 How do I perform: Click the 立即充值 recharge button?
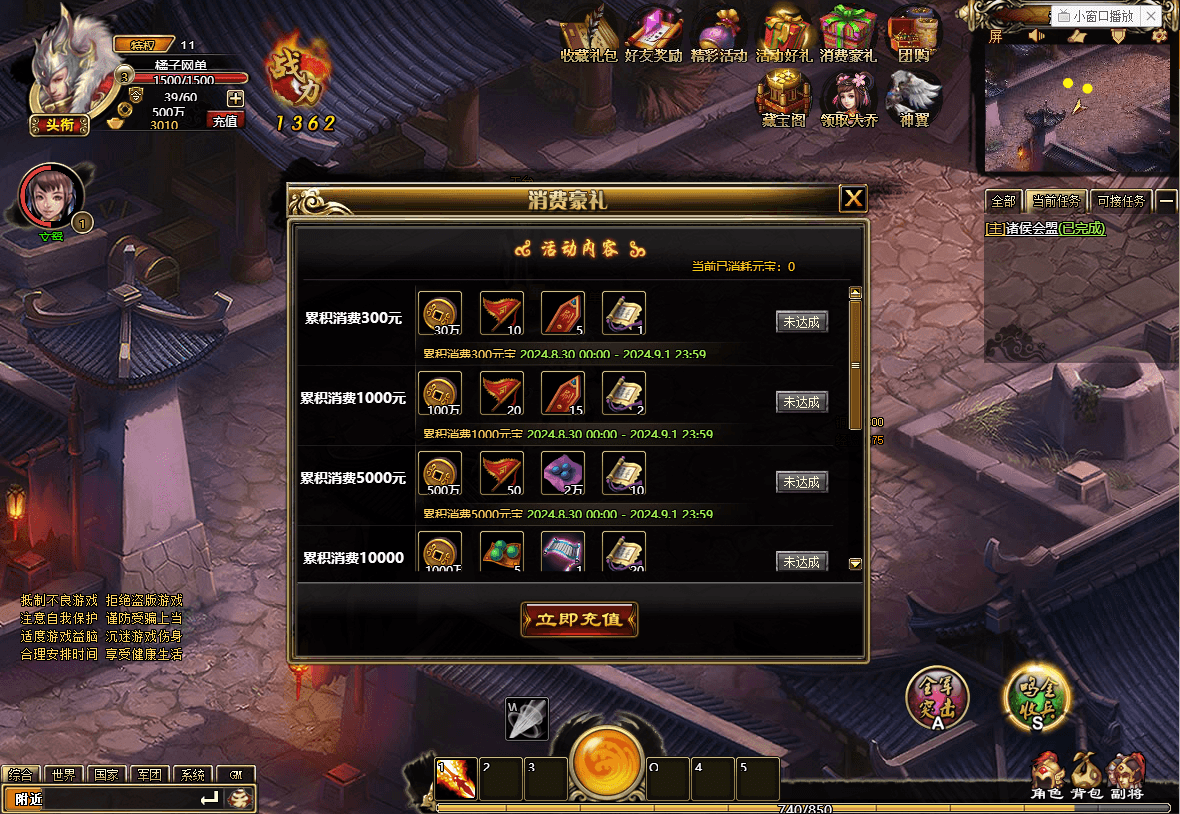pyautogui.click(x=579, y=619)
